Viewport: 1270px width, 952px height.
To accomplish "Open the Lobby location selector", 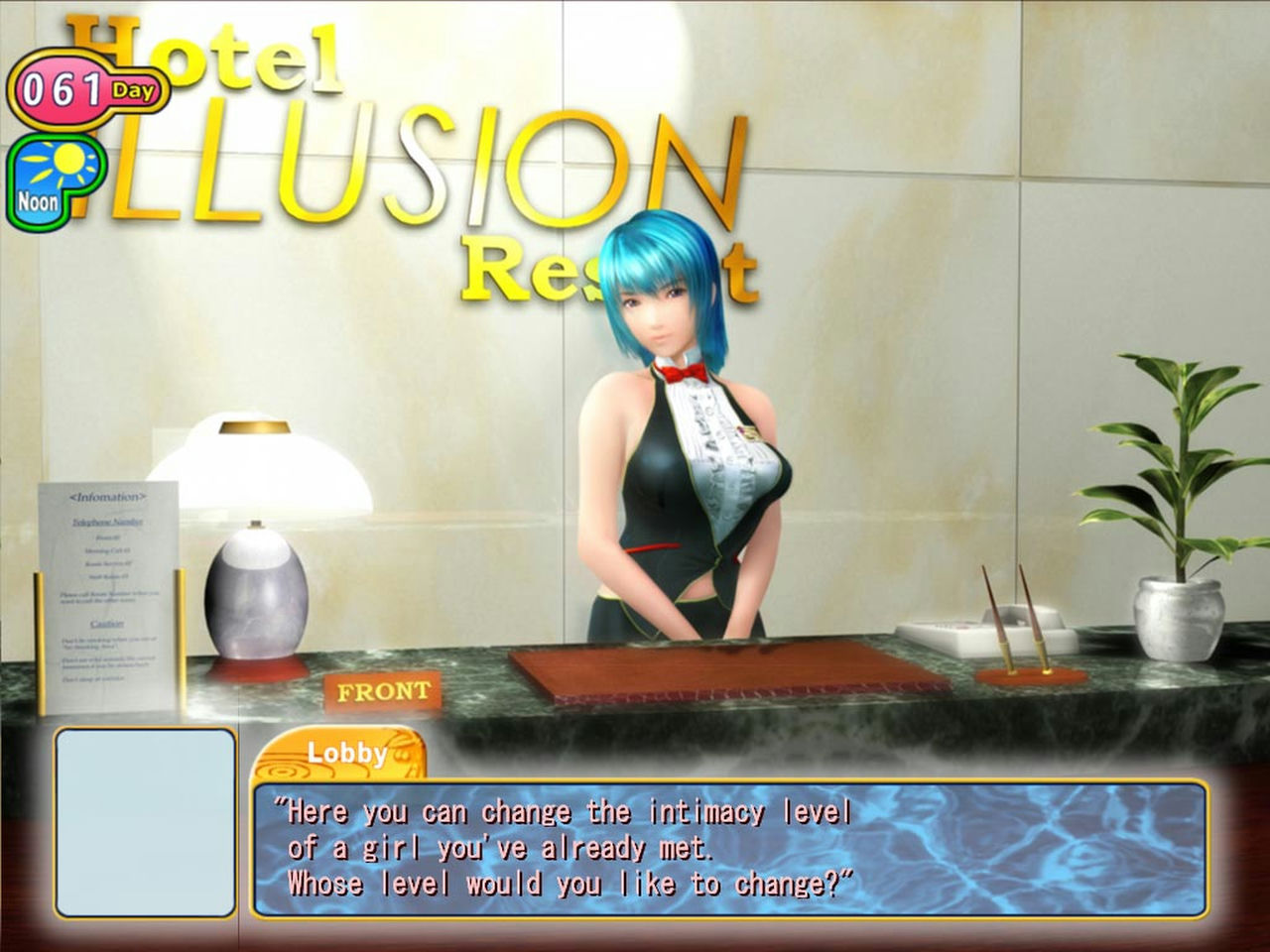I will tap(347, 754).
